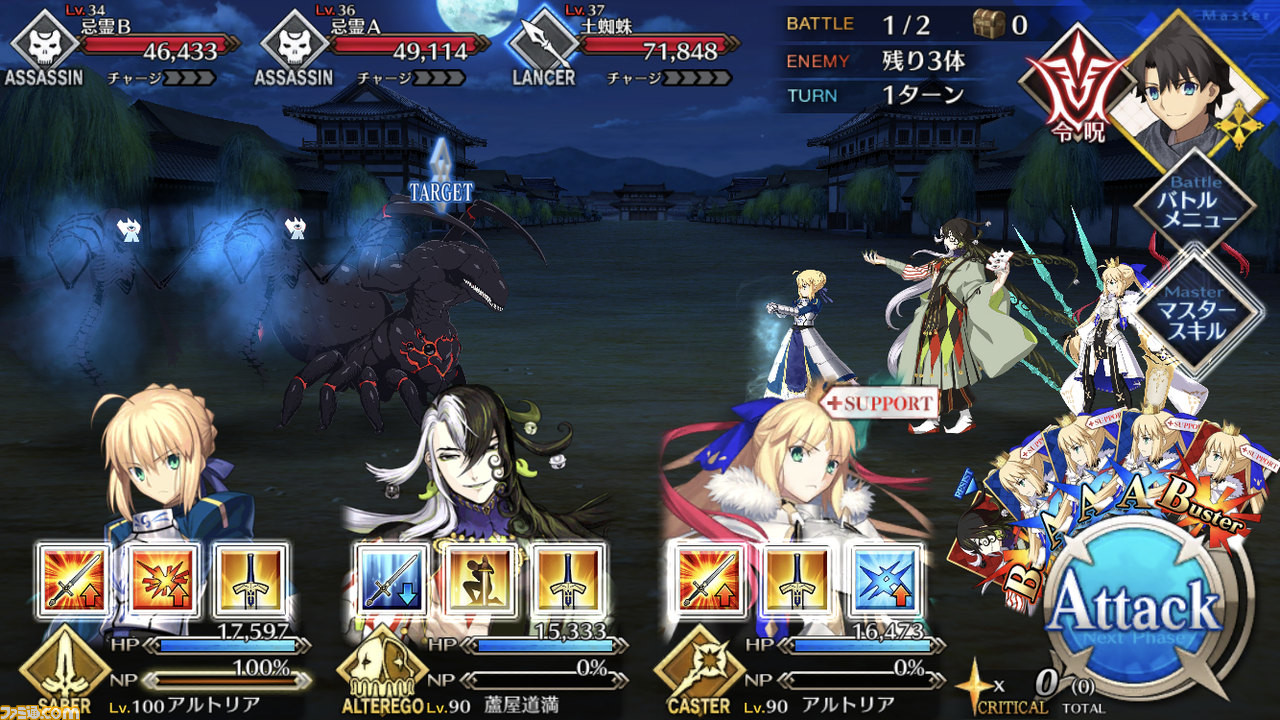
Task: Open the Battle Menu
Action: [x=1195, y=207]
